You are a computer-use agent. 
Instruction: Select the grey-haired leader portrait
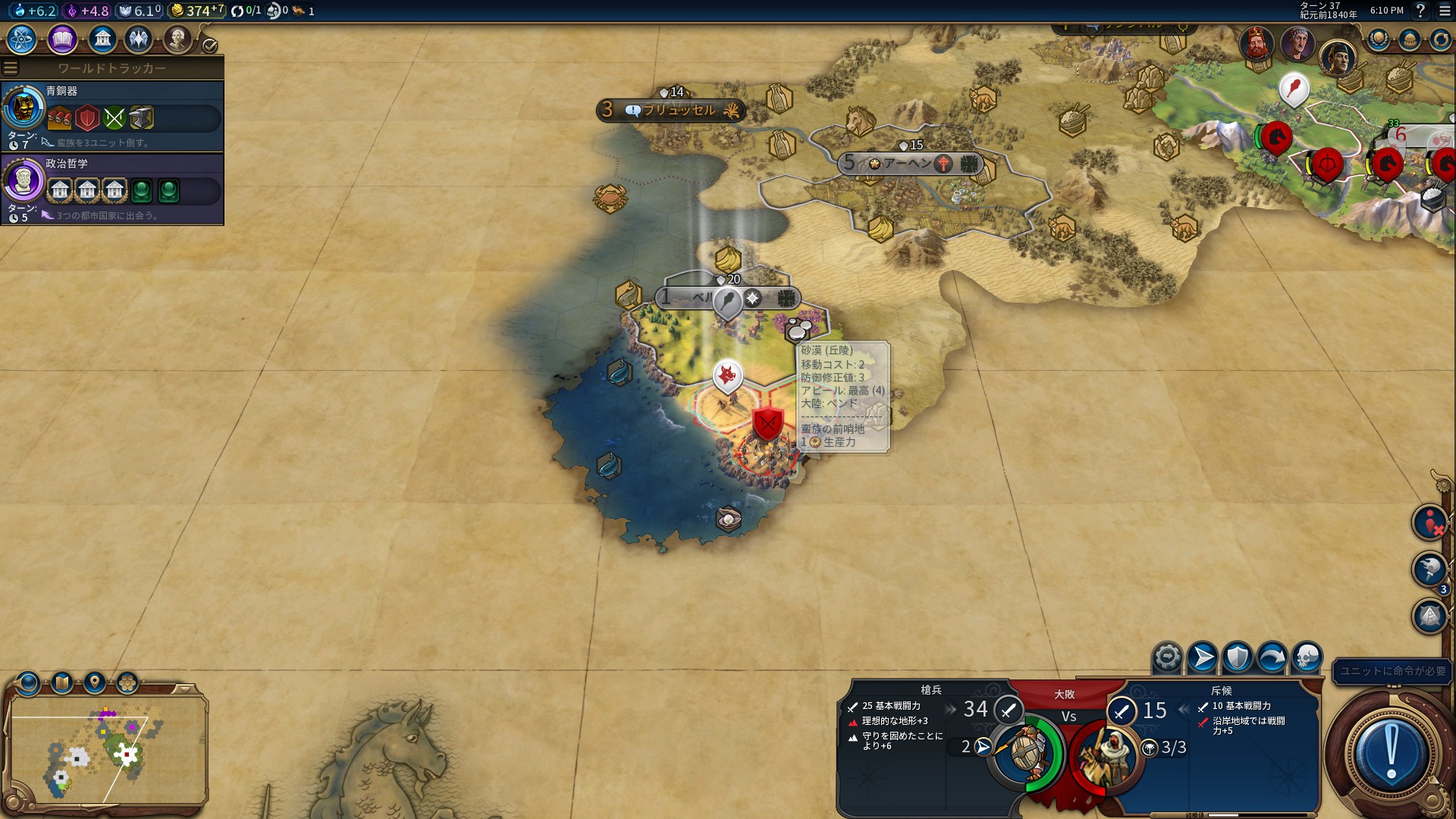pos(1297,42)
